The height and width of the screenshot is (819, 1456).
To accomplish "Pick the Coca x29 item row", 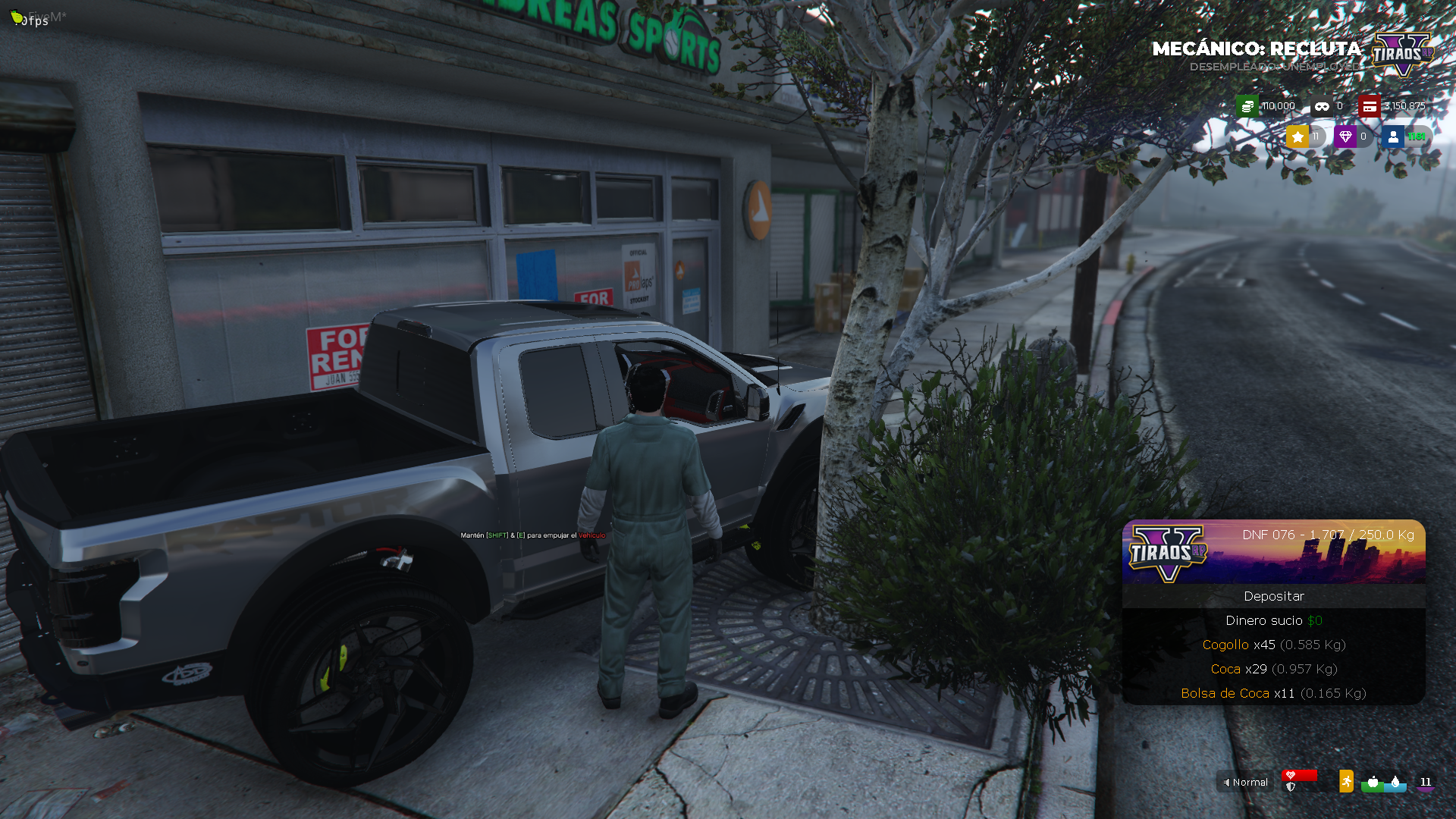I will pyautogui.click(x=1273, y=669).
